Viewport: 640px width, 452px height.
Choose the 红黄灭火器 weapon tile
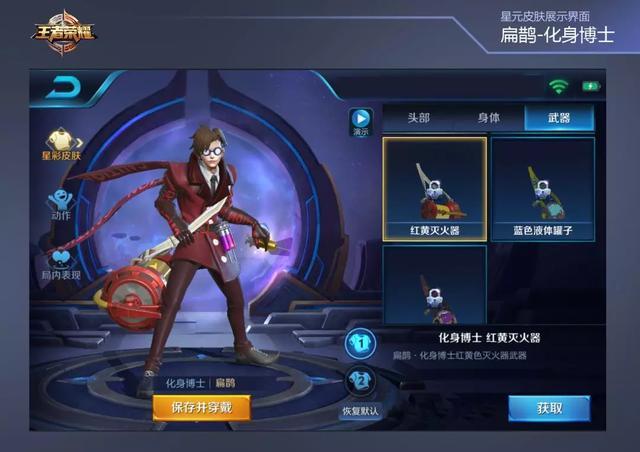434,189
